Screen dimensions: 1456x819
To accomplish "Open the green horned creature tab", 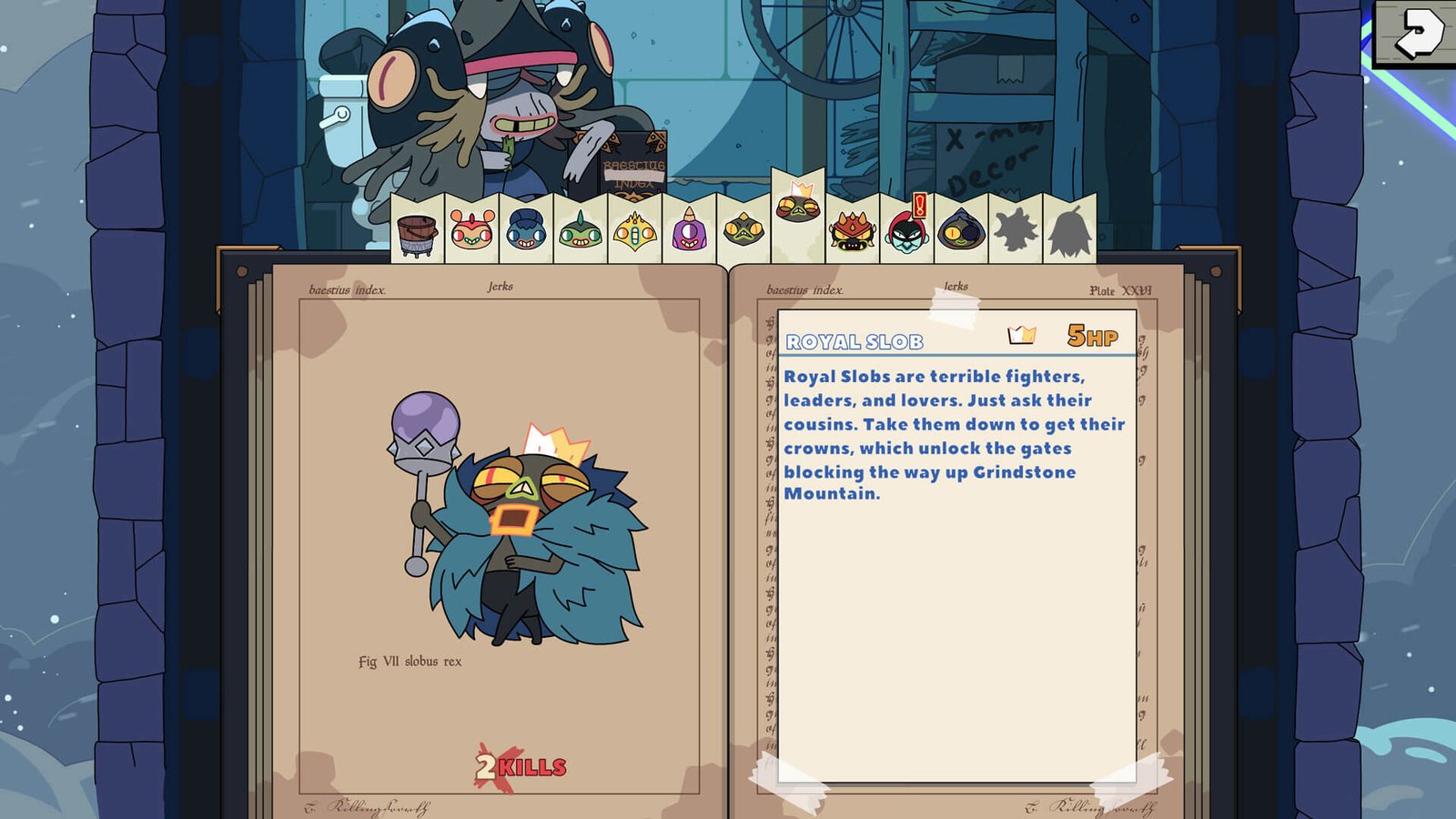I will tap(581, 230).
